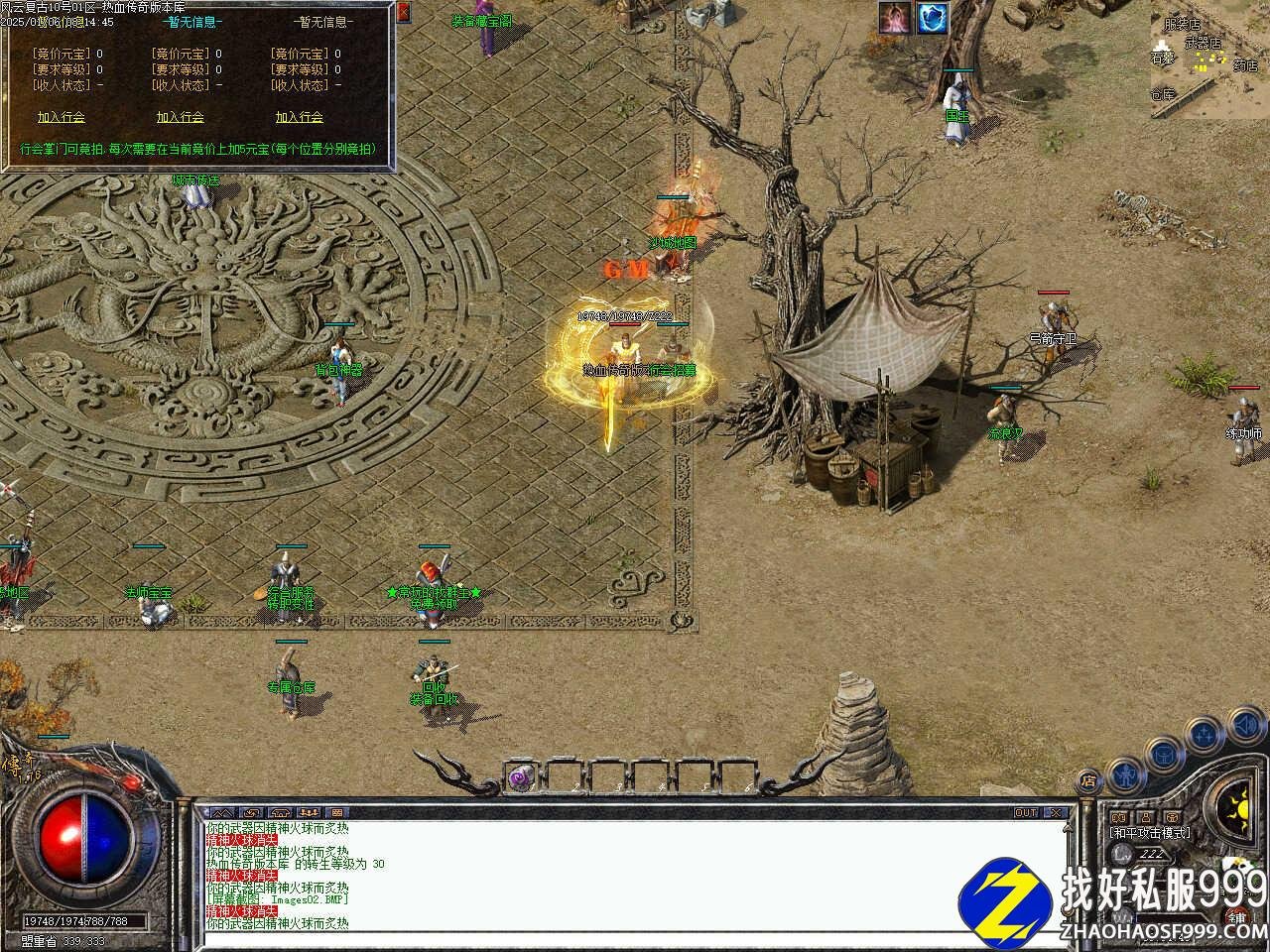Open the shop via the 店 button
1270x952 pixels.
(x=1088, y=779)
